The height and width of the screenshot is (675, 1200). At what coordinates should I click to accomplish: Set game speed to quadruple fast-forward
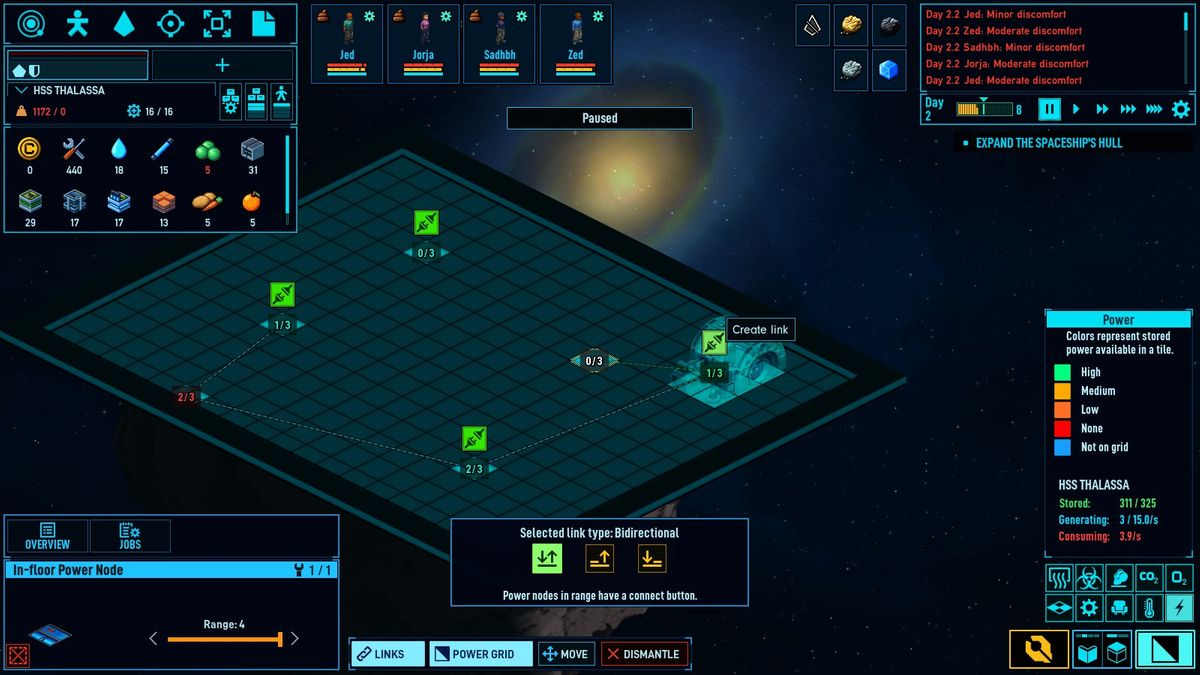(x=1154, y=109)
